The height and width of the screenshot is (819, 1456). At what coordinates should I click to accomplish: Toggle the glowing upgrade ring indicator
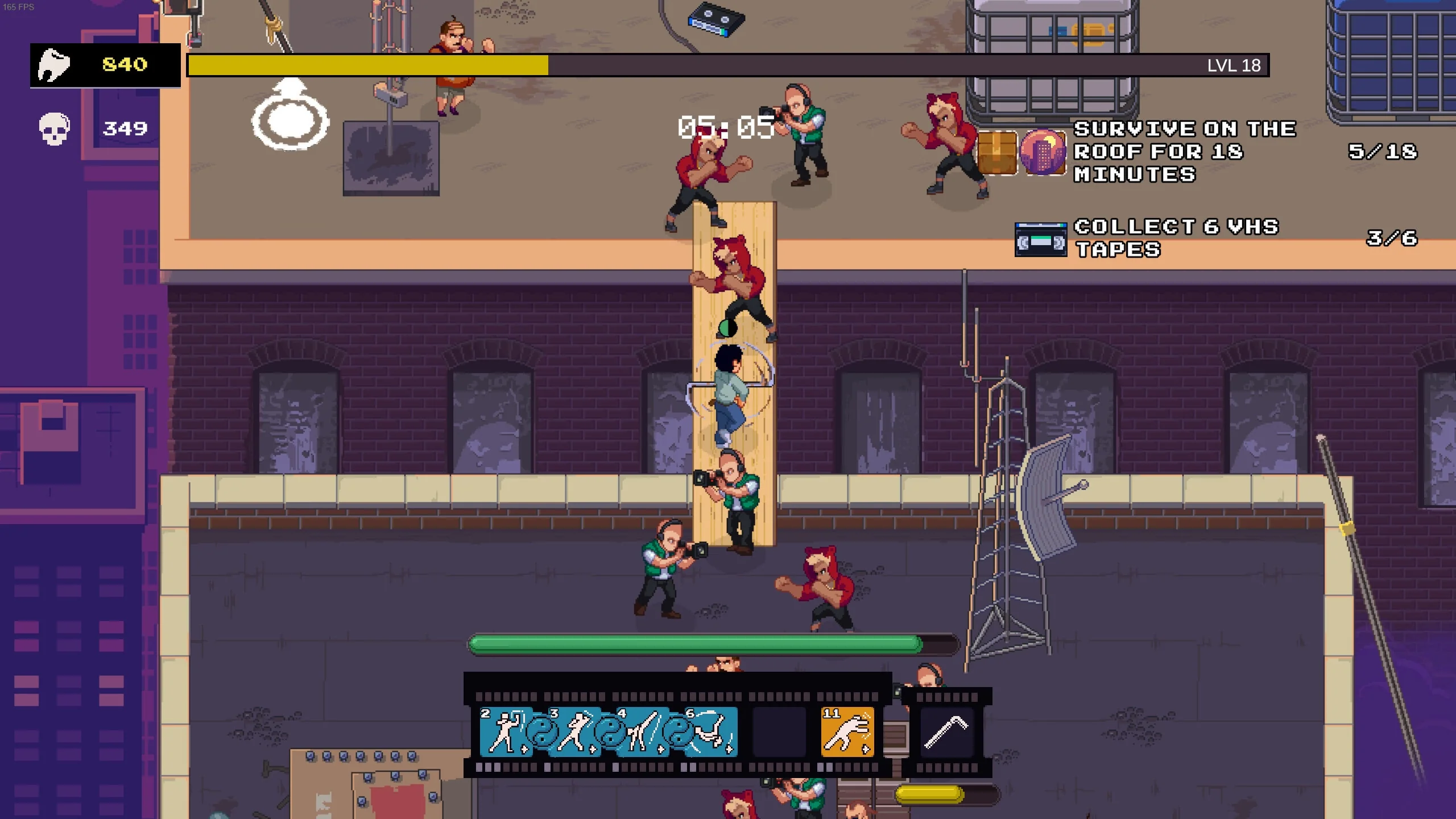point(290,117)
